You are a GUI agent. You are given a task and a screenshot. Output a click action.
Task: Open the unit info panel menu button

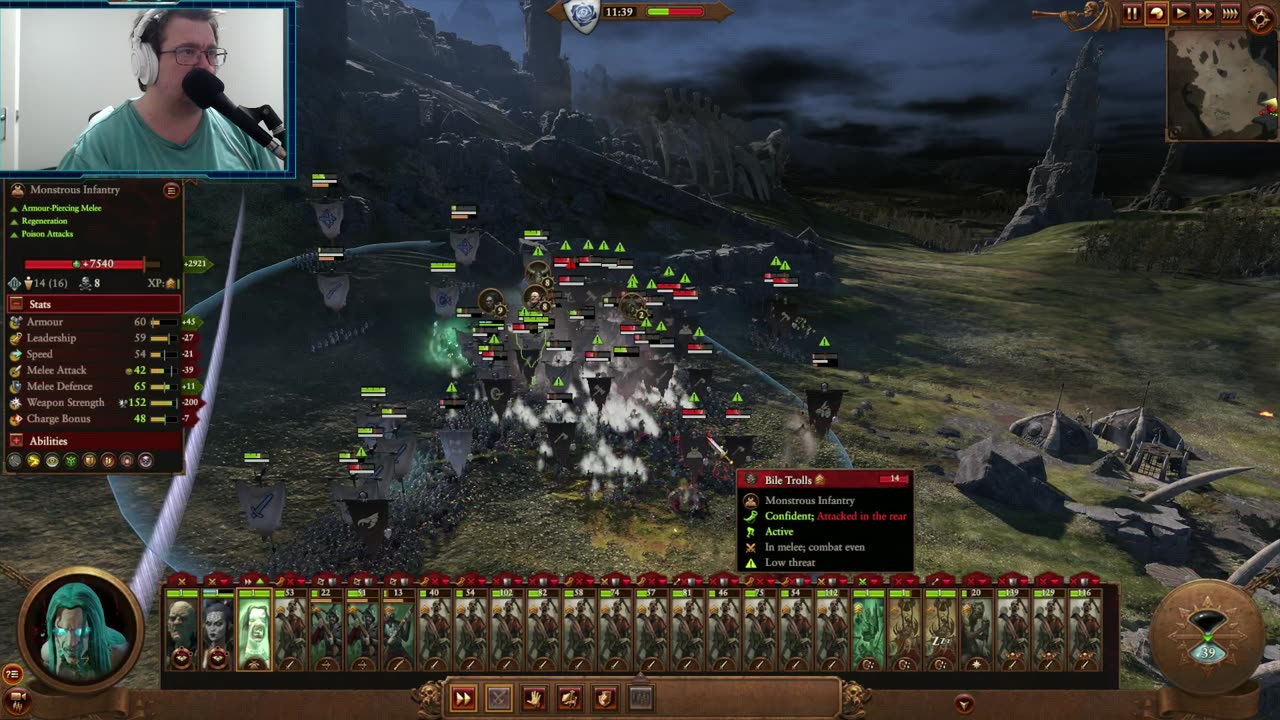coord(171,190)
